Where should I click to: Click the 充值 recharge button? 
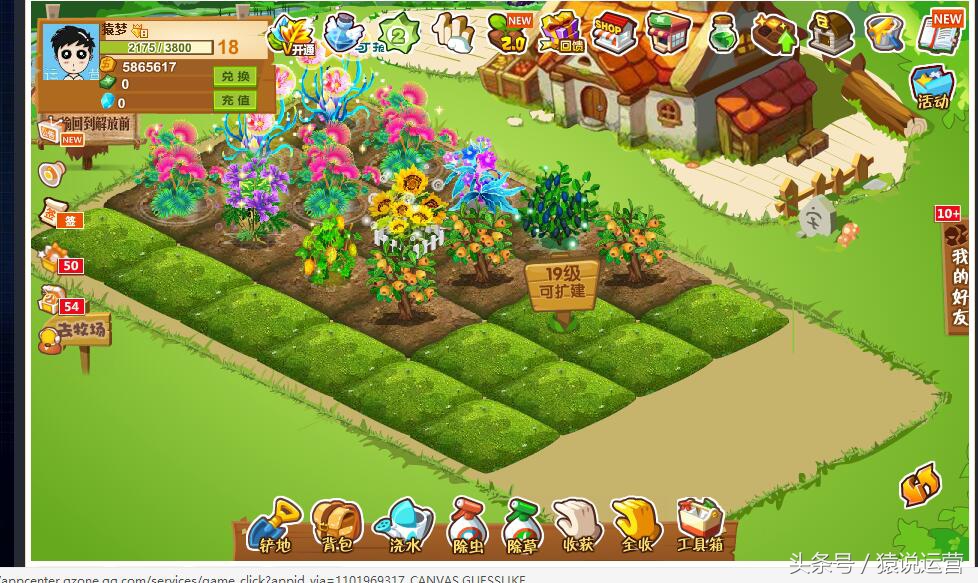(234, 100)
